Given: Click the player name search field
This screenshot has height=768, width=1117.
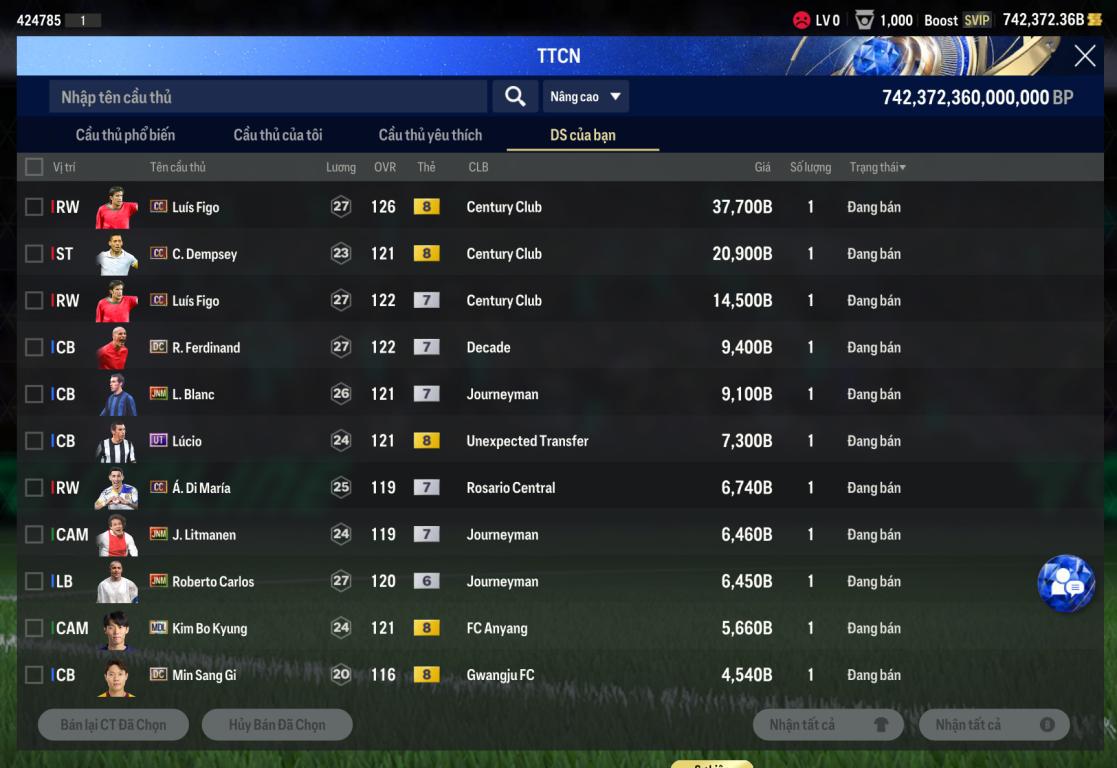Looking at the screenshot, I should (x=268, y=97).
